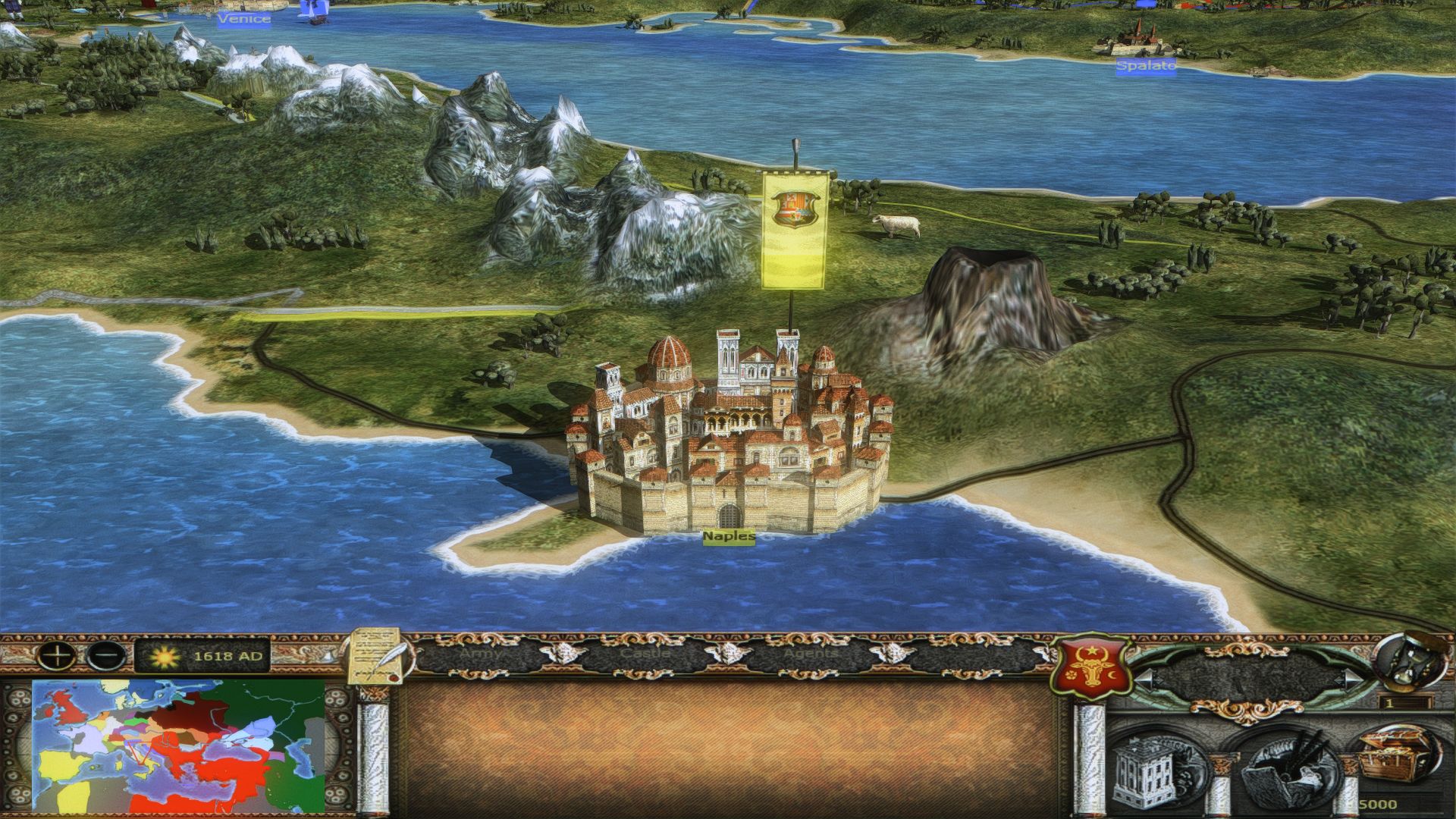Switch to the Castle tab
The image size is (1456, 819).
pyautogui.click(x=645, y=653)
